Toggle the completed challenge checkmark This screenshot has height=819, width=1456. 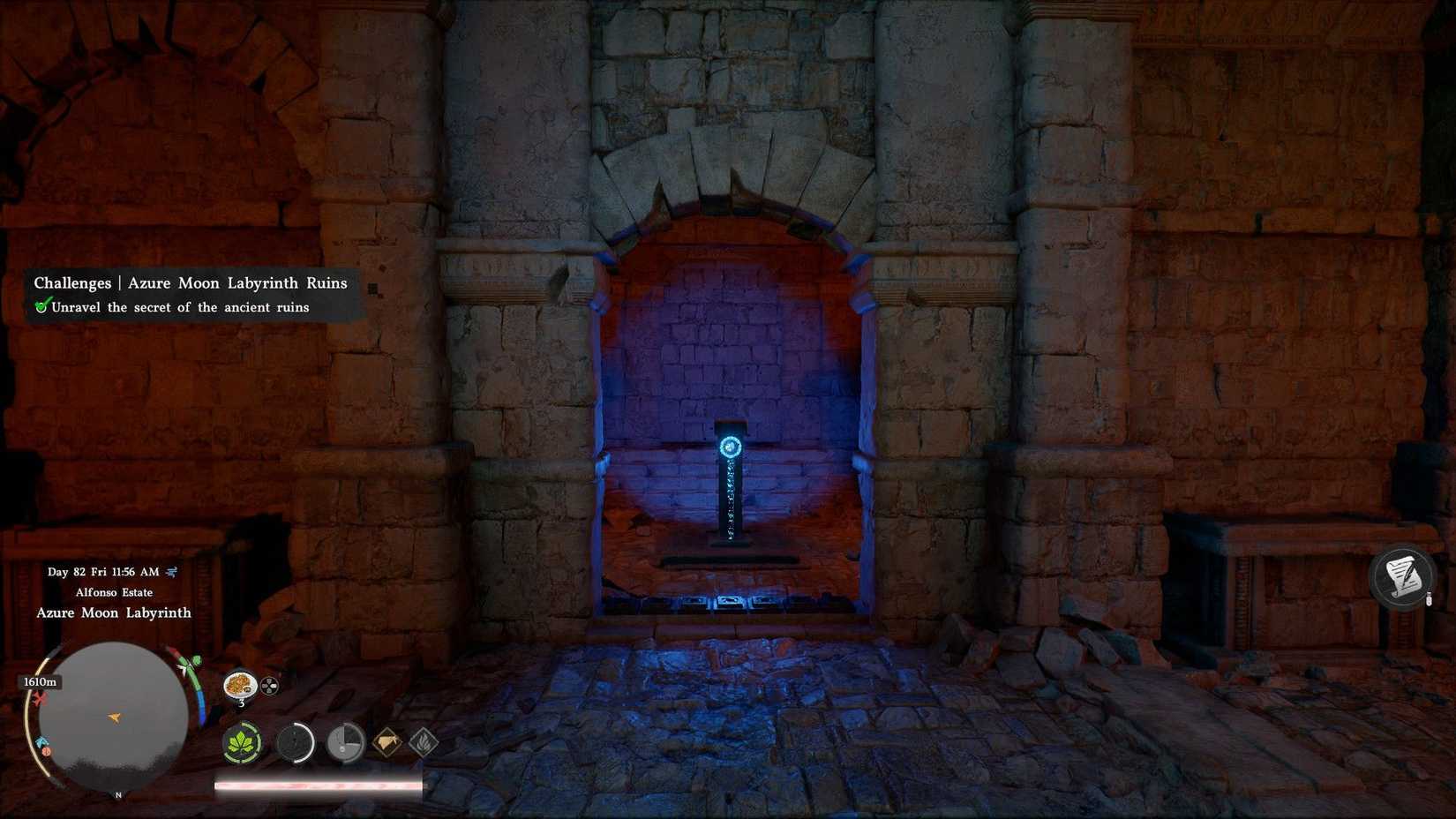(41, 307)
